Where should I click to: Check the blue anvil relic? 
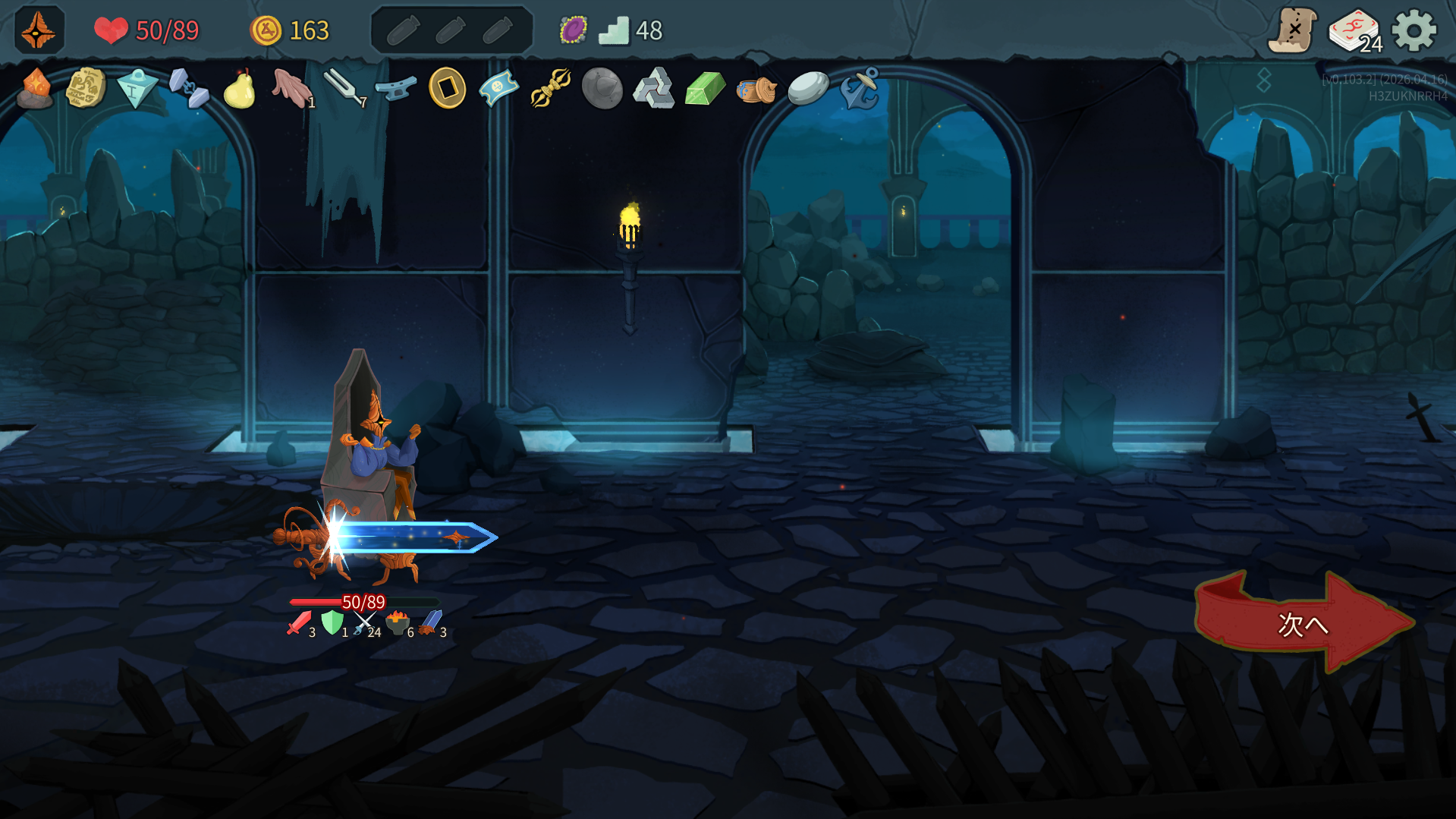tap(395, 89)
